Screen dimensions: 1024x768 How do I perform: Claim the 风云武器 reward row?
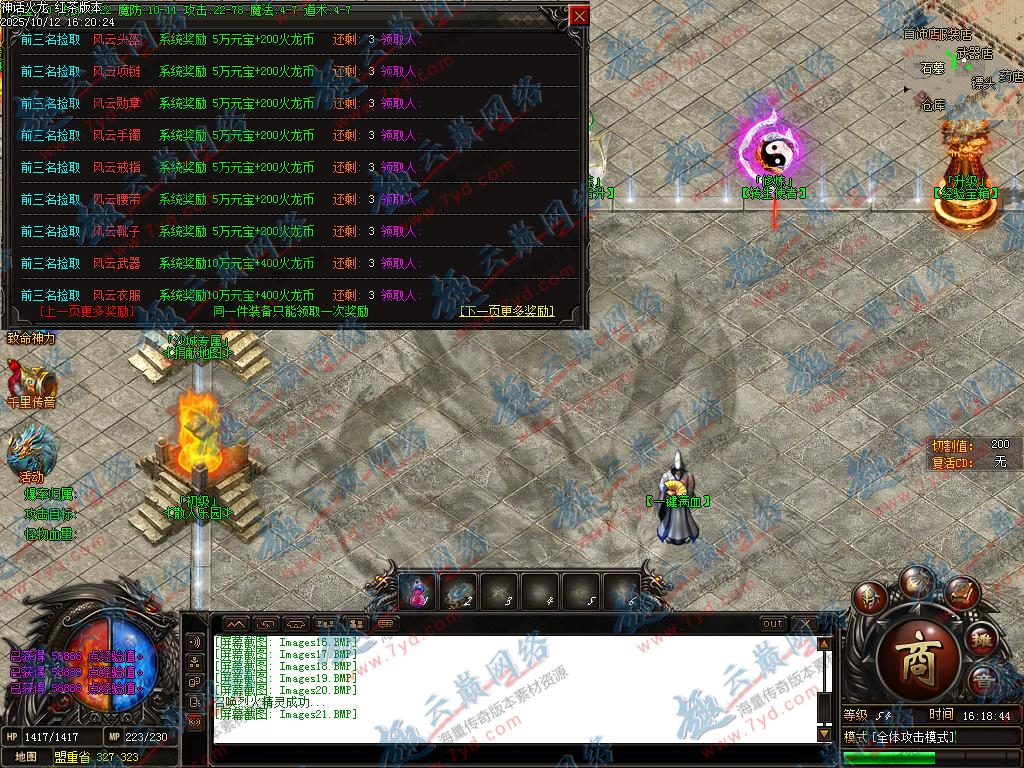point(398,264)
